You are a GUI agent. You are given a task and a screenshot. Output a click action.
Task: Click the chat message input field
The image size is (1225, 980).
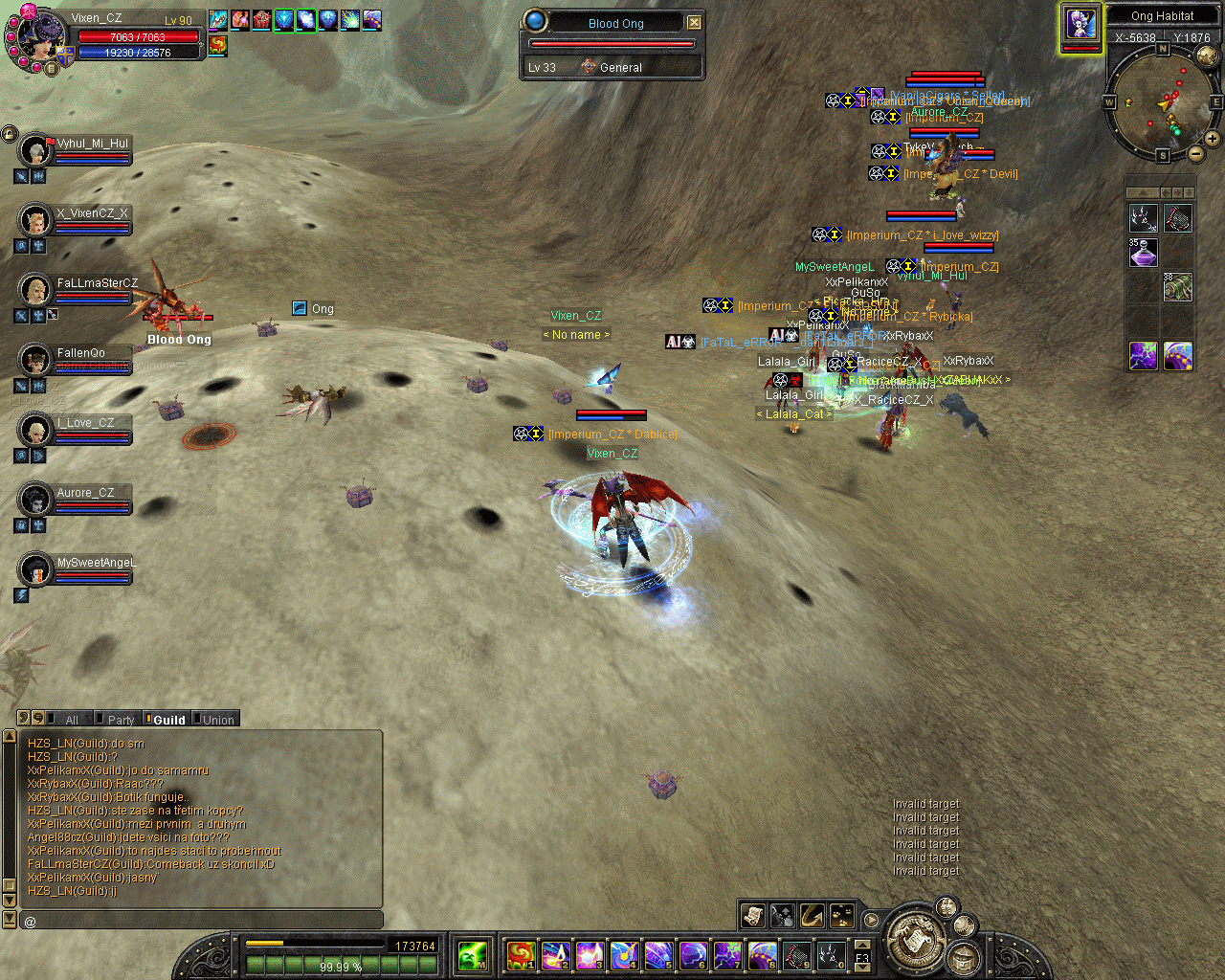click(201, 921)
